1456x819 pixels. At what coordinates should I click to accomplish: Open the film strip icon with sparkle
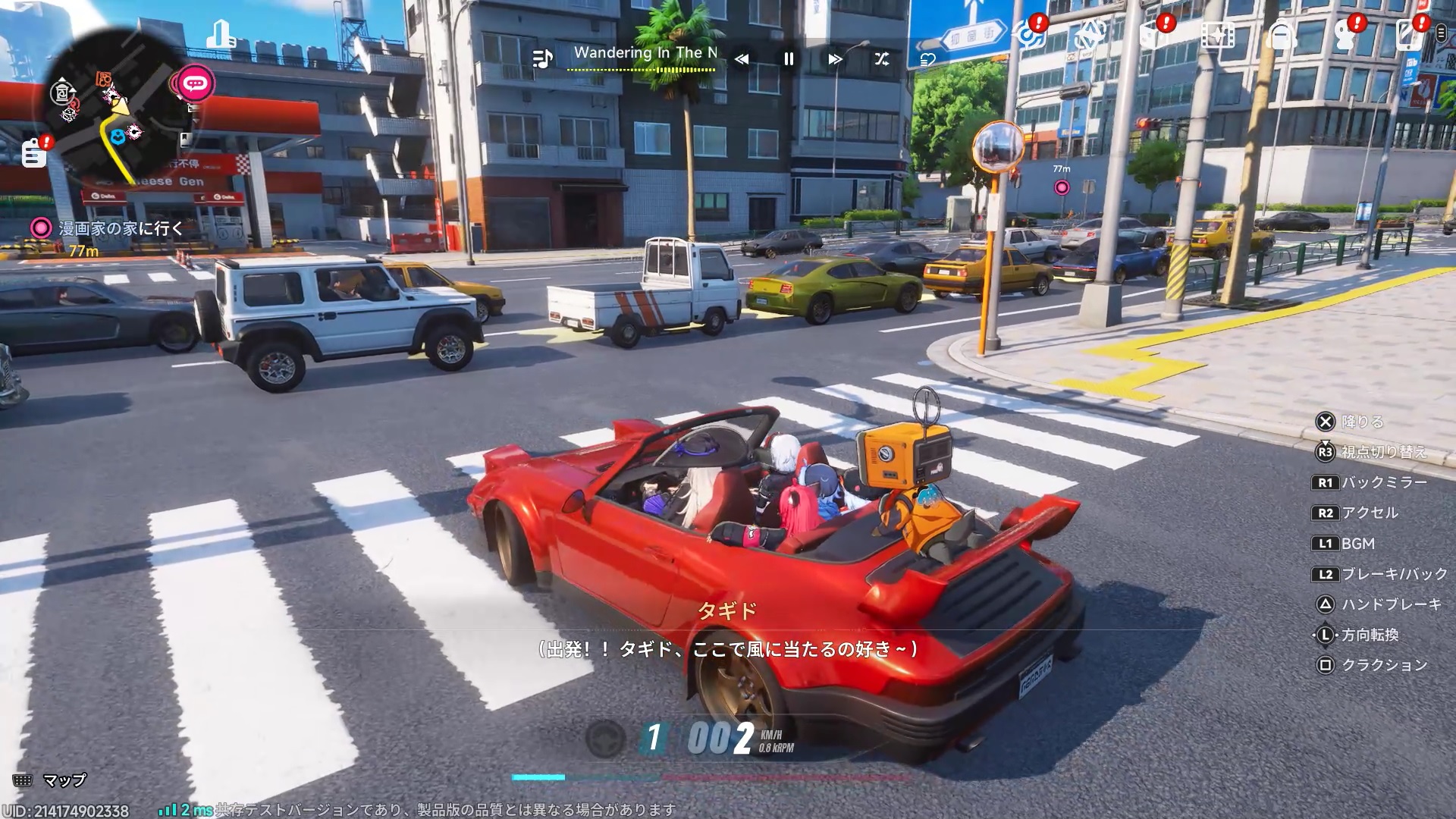(1218, 36)
